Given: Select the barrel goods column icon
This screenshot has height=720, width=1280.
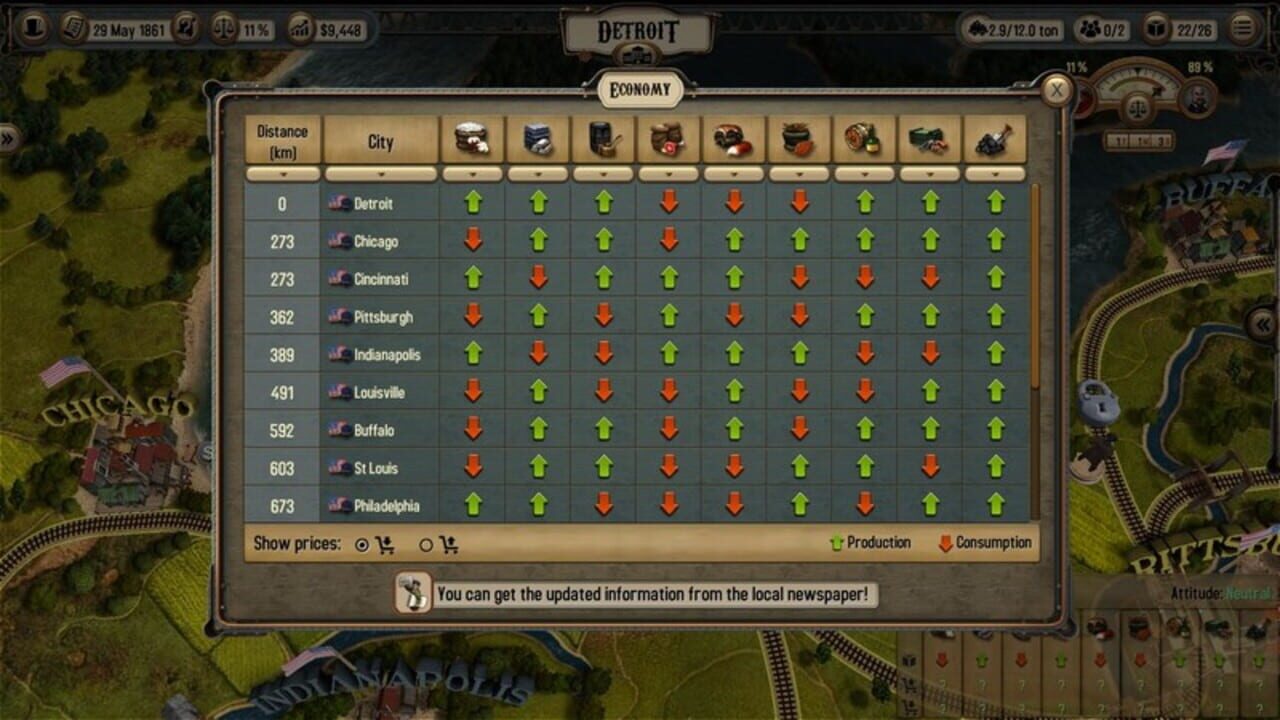Looking at the screenshot, I should click(x=604, y=138).
